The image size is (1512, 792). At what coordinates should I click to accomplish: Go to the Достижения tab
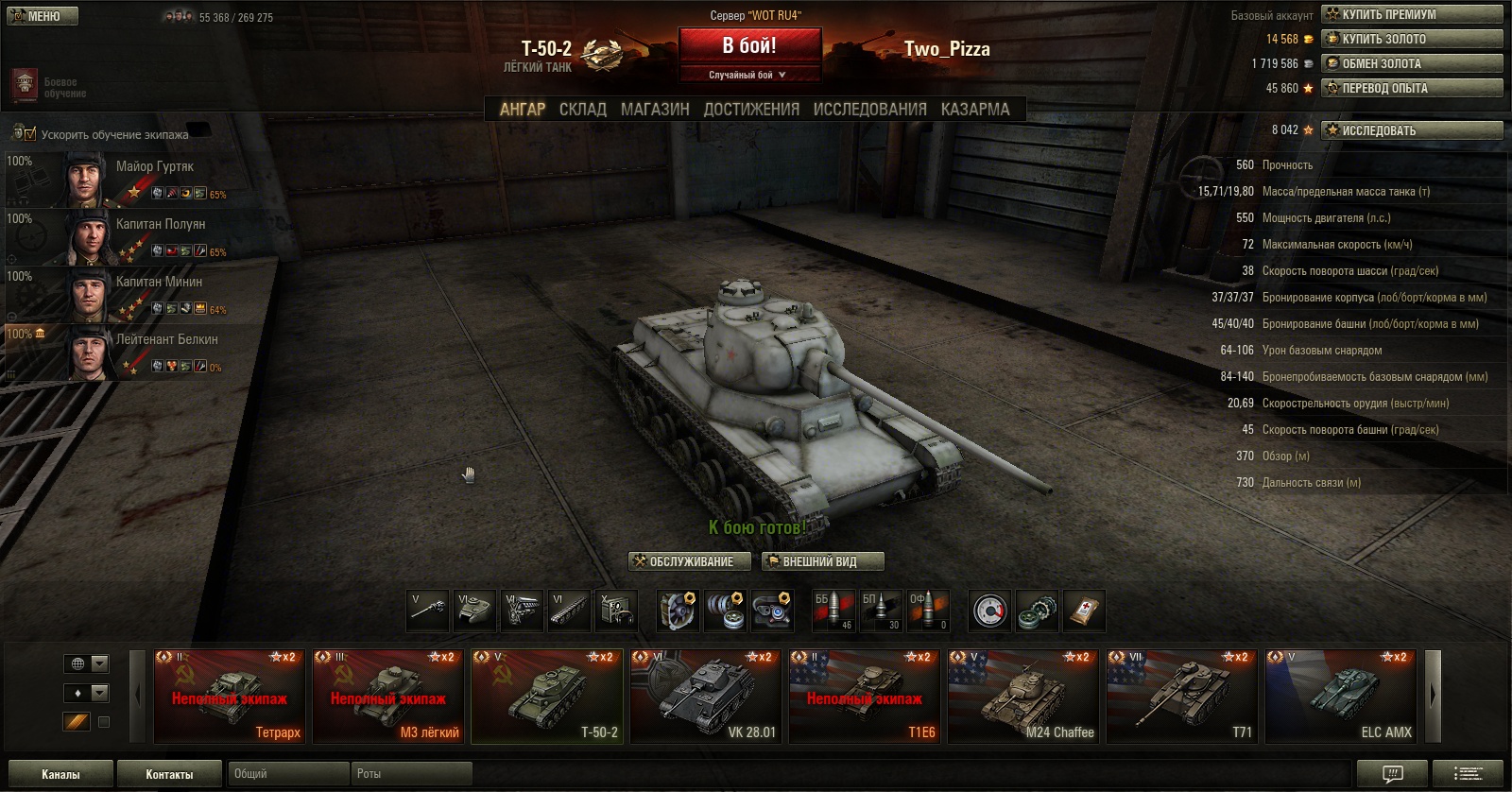[x=751, y=109]
